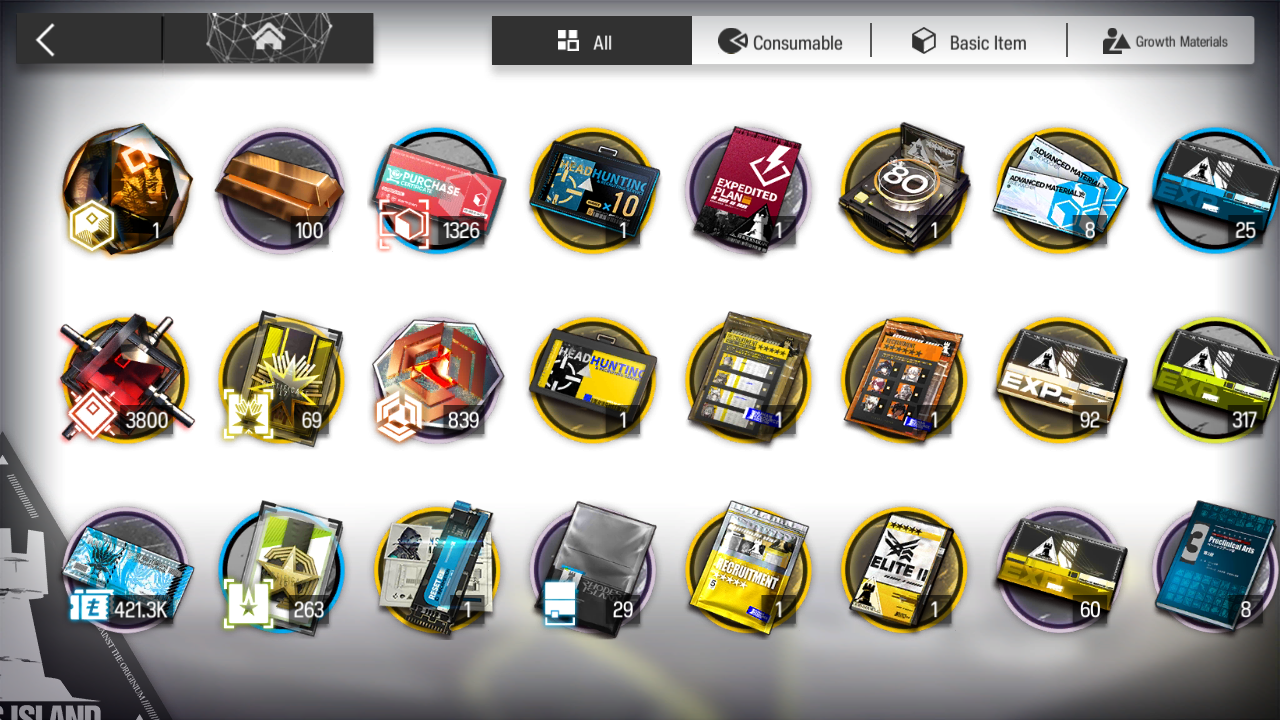Go back with the arrow button
The image size is (1280, 720).
tap(46, 40)
